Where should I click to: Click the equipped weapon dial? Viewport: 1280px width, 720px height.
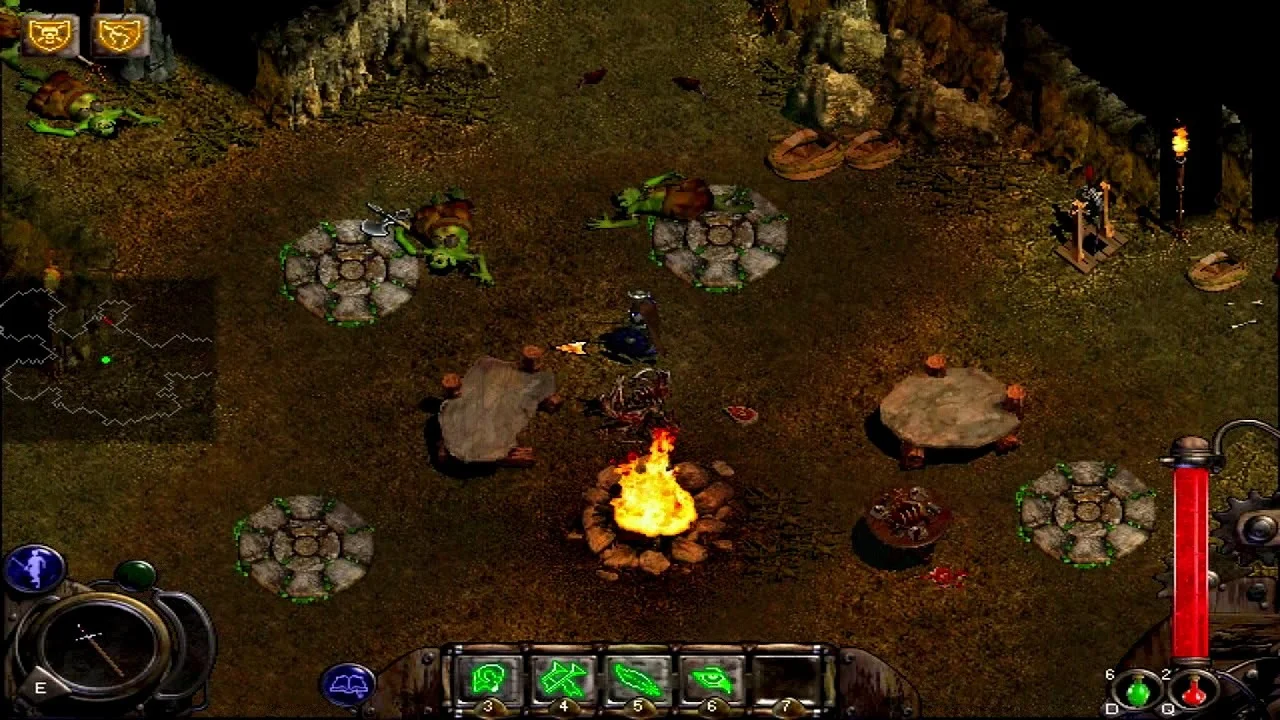96,643
